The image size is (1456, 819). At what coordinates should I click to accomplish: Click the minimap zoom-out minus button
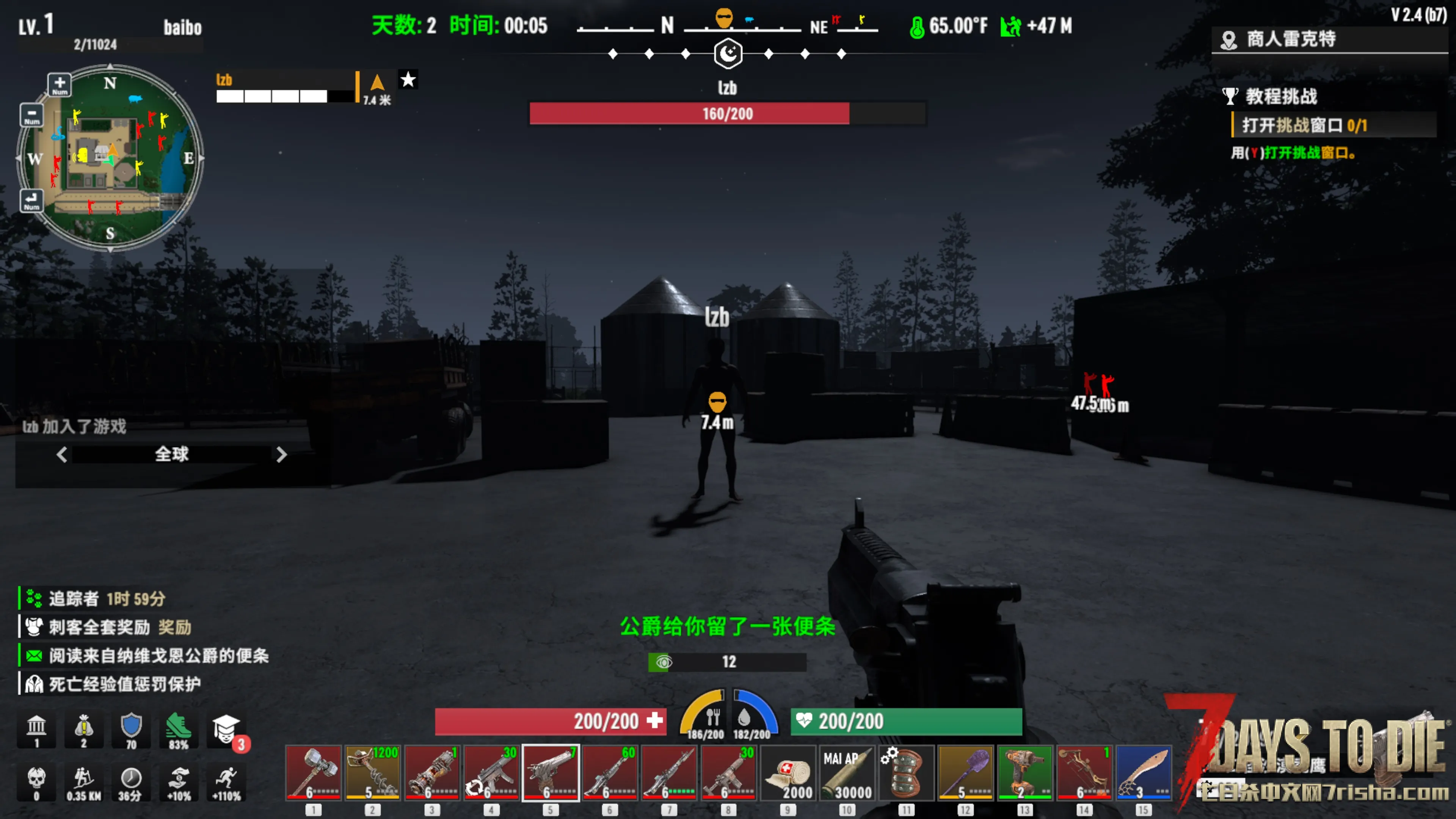click(x=31, y=115)
